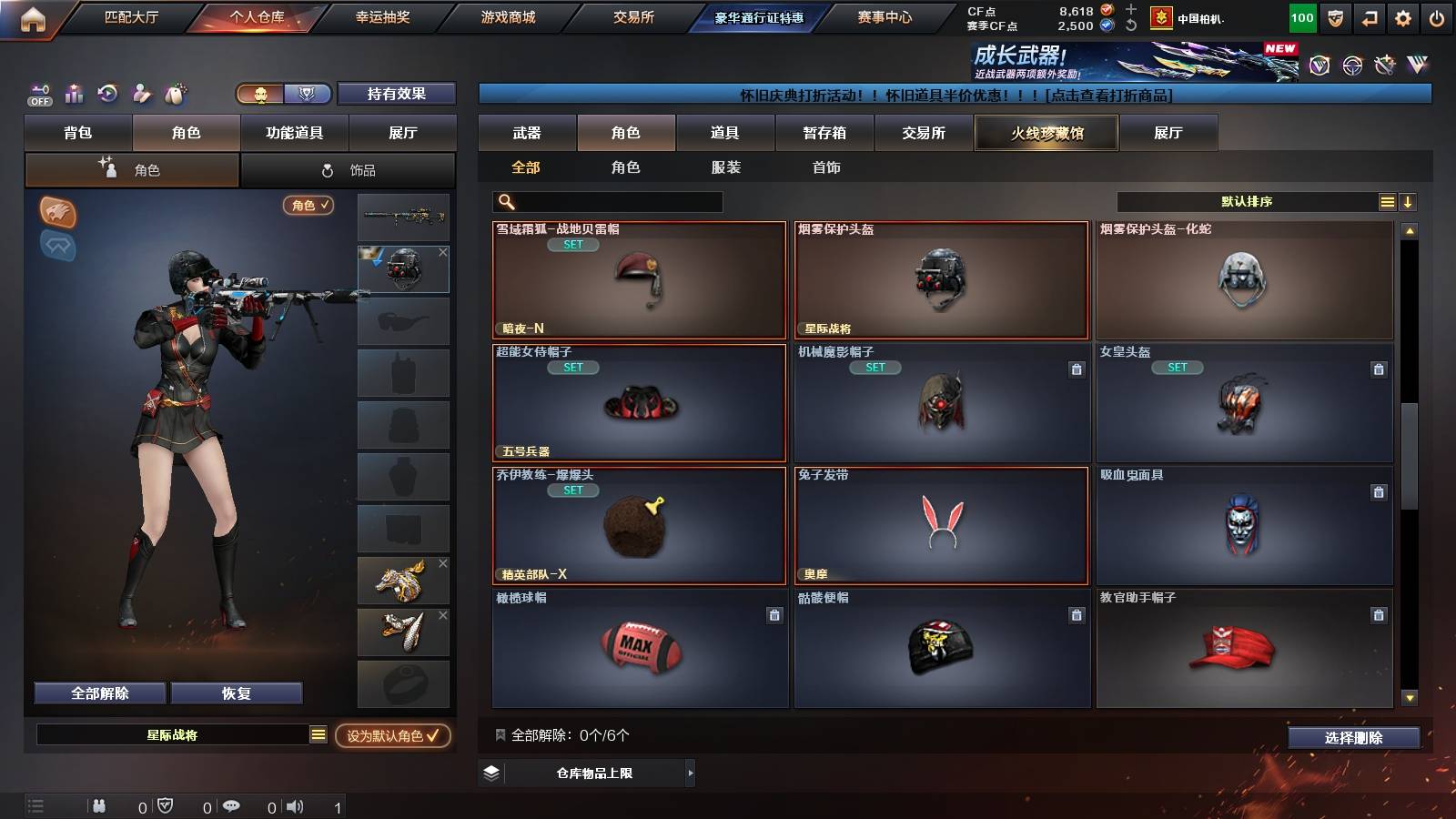Open the replay play icon near top-left
The image size is (1456, 819).
click(107, 94)
